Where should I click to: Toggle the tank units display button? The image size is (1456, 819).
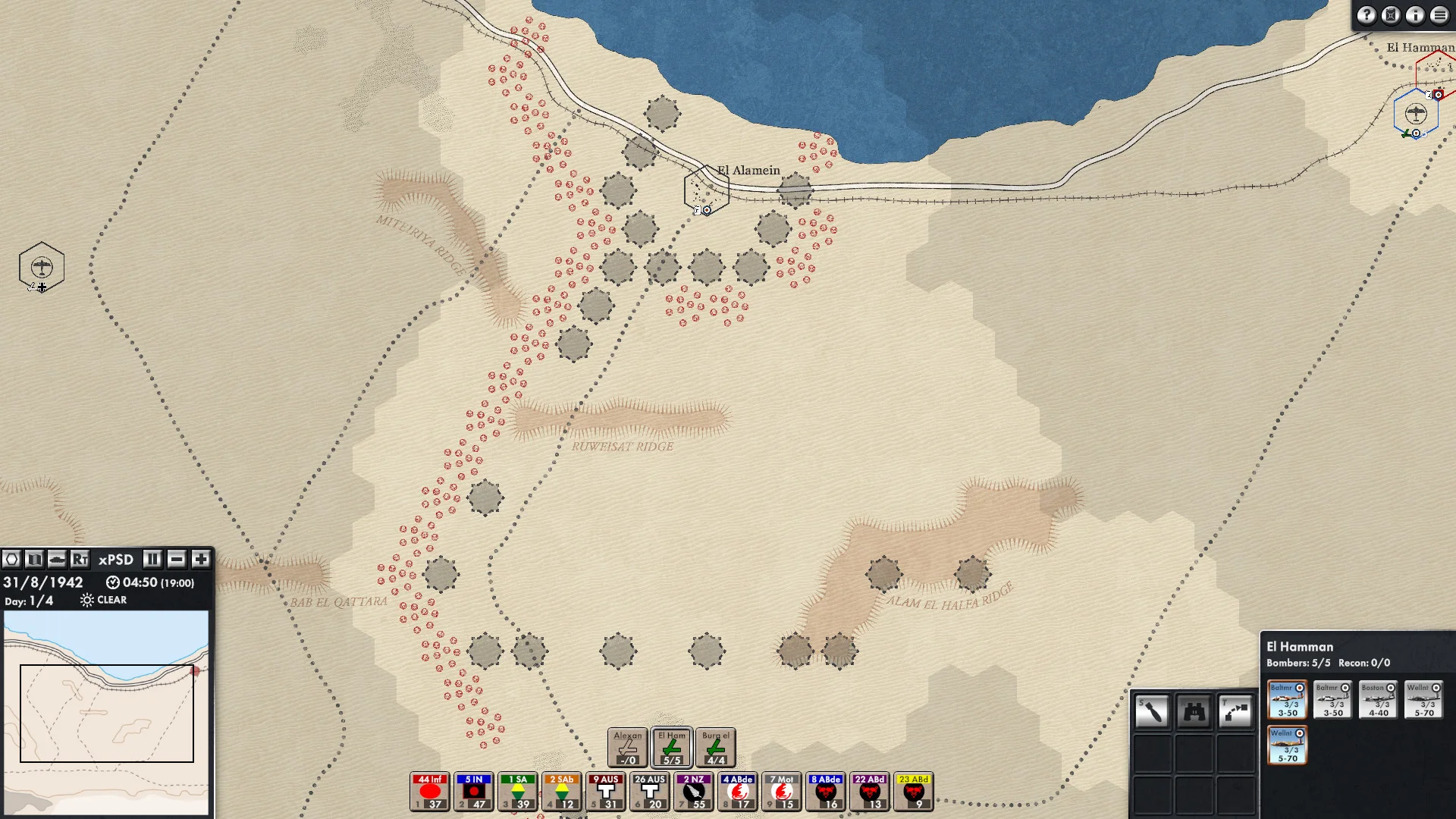click(x=57, y=560)
